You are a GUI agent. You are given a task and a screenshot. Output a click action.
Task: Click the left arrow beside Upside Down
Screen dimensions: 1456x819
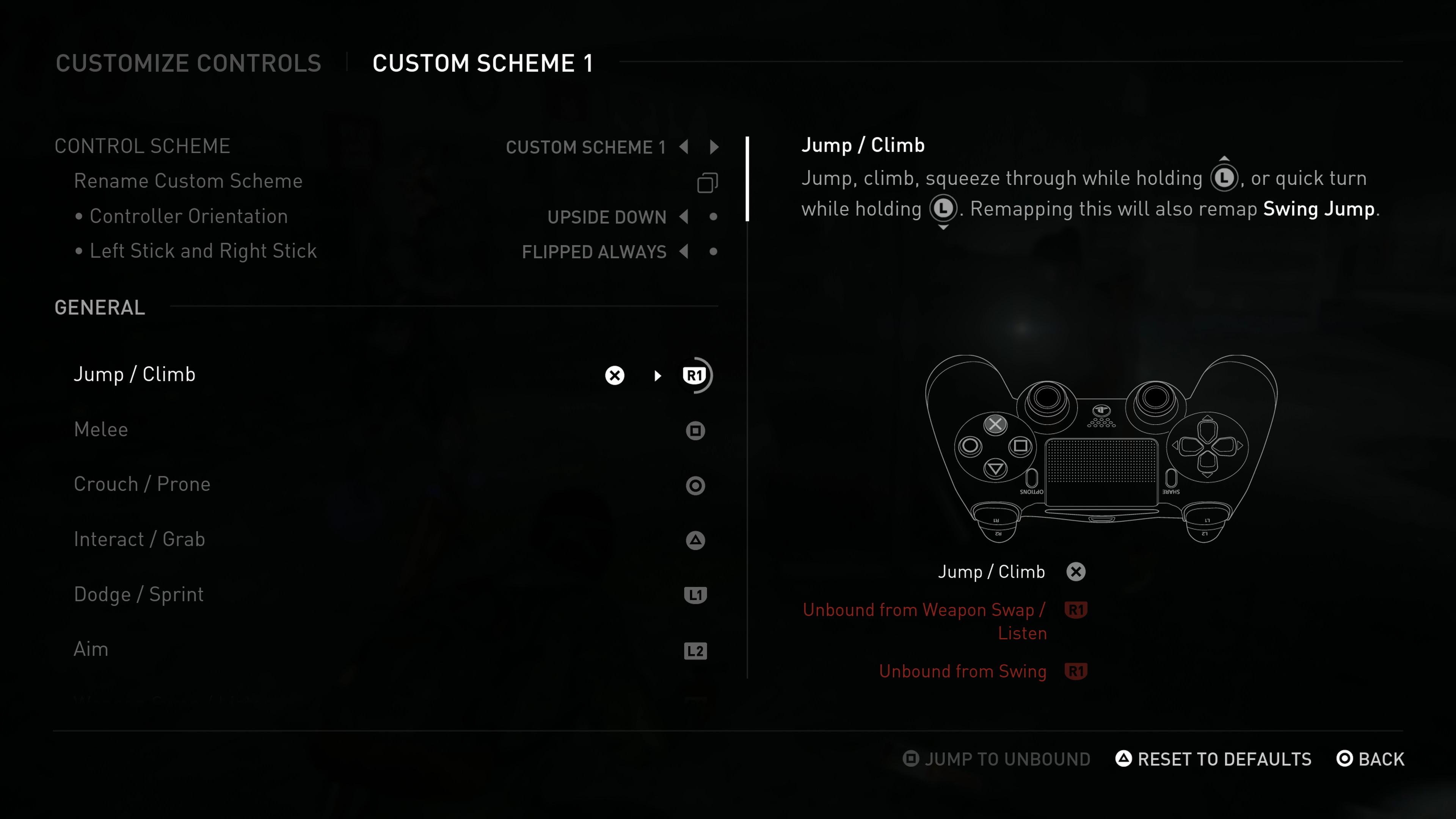tap(684, 217)
